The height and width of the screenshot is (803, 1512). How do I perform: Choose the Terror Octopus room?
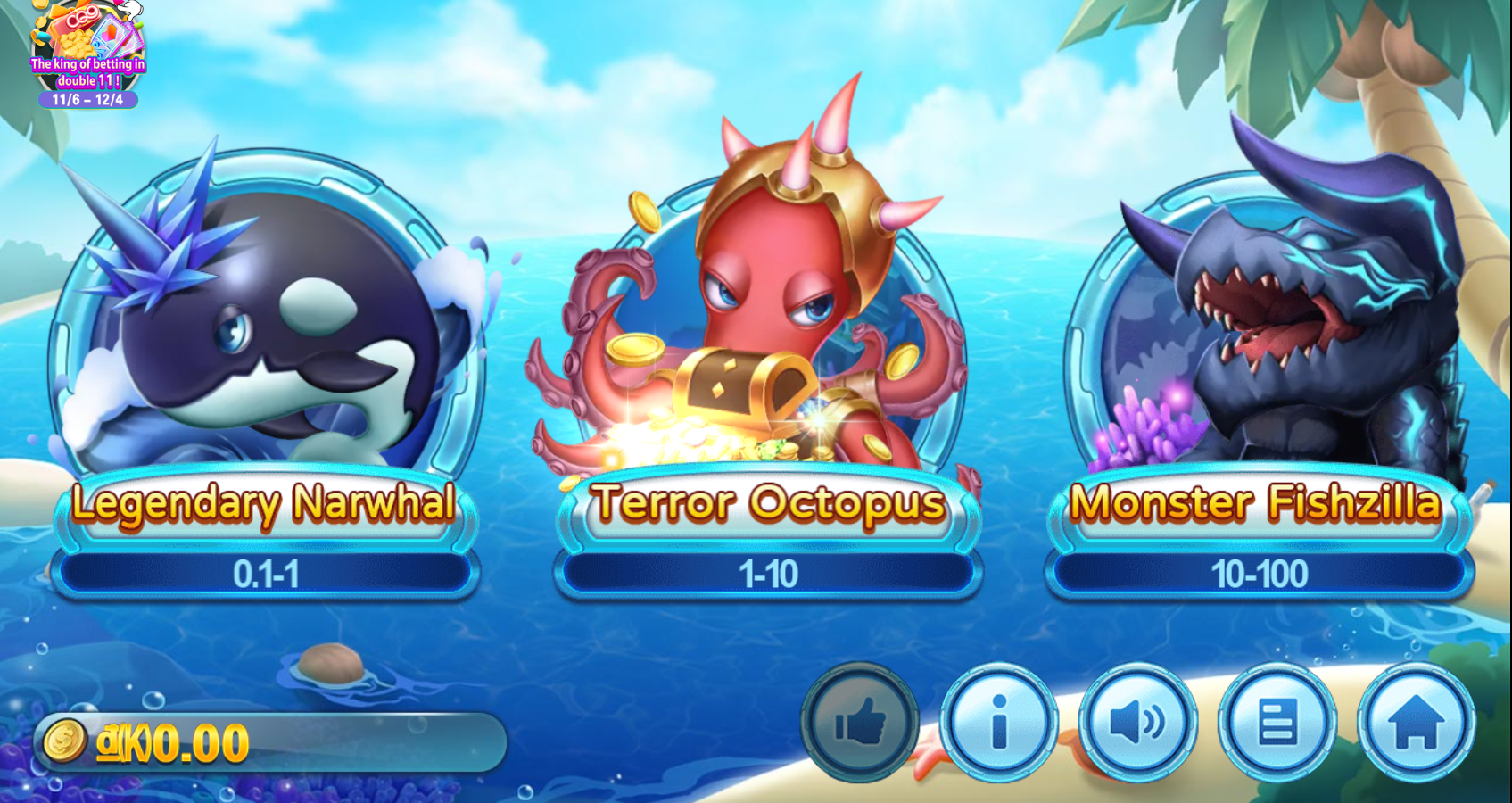(x=768, y=375)
